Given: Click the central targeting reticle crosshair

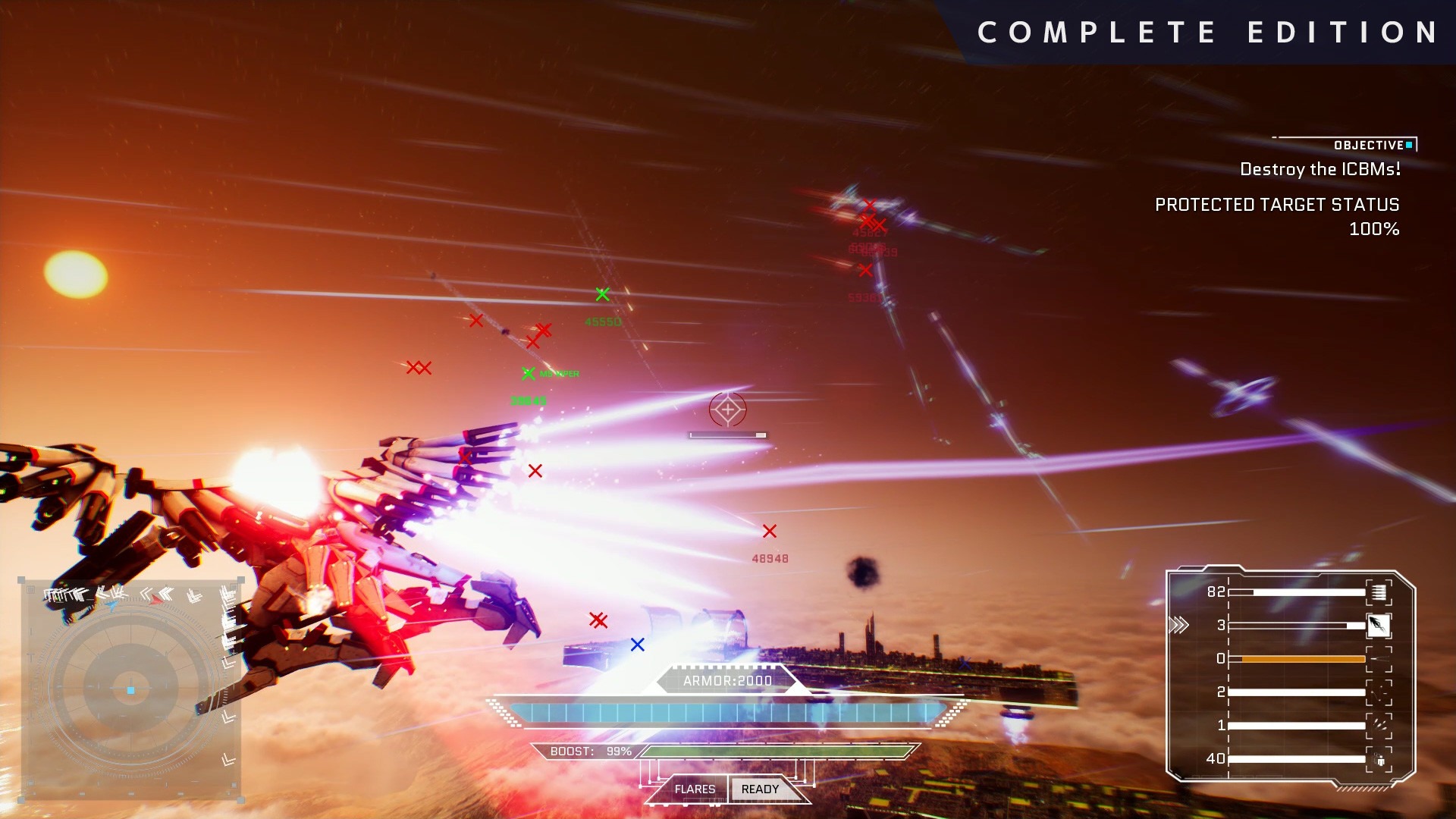Looking at the screenshot, I should click(727, 409).
